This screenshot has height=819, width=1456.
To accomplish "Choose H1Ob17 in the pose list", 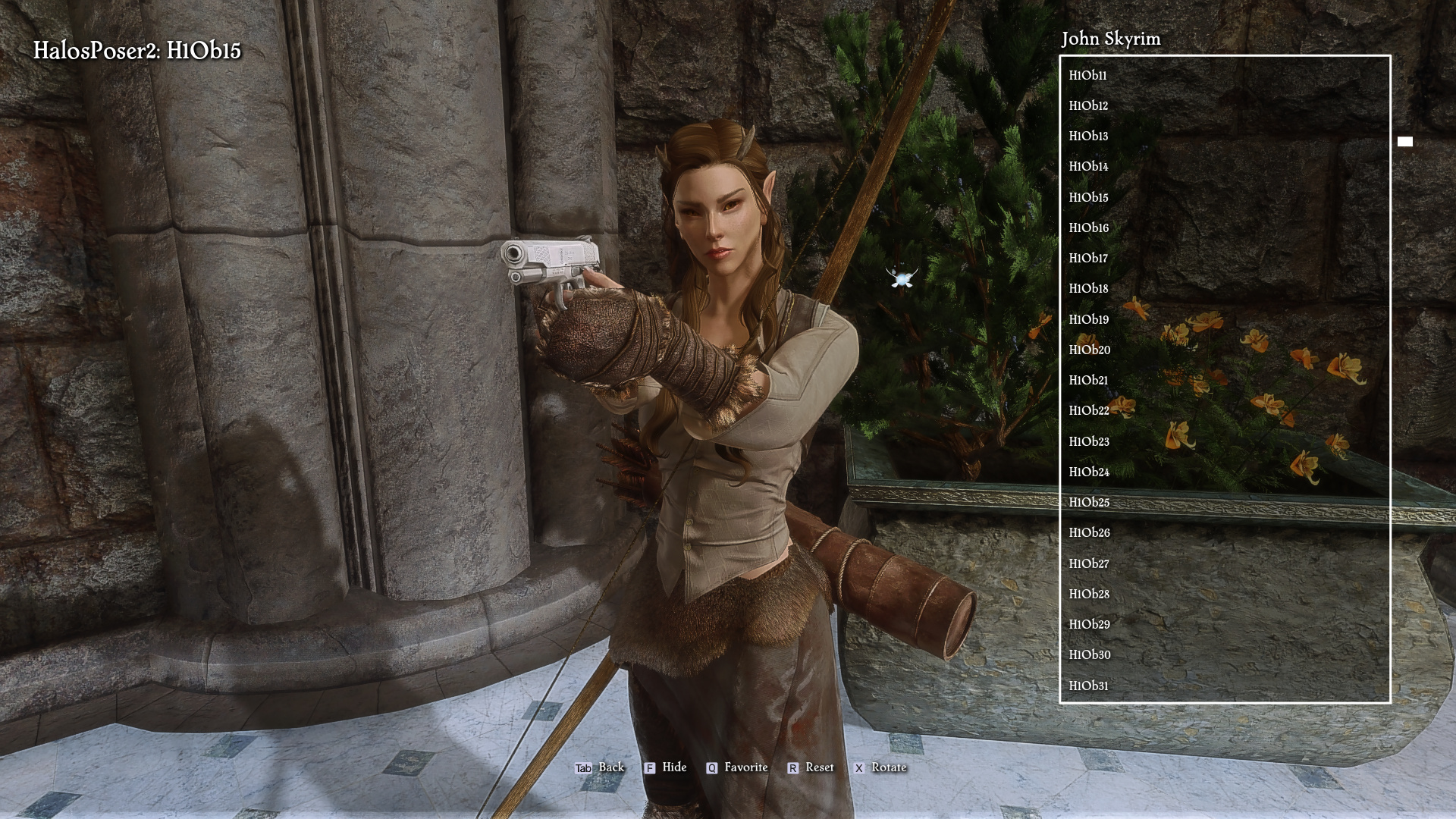I will pos(1088,259).
